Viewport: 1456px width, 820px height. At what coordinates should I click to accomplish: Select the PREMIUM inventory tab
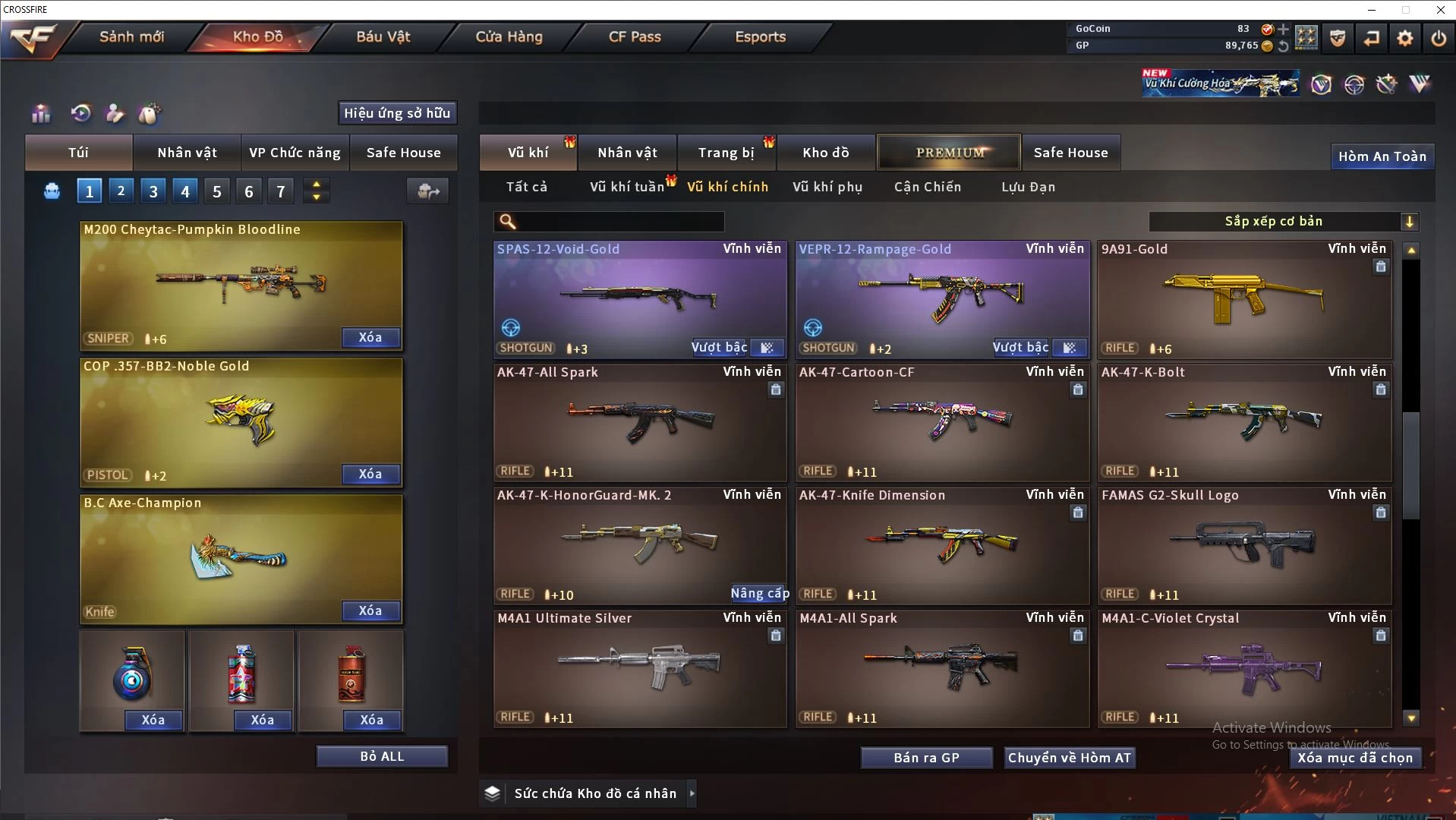tap(950, 153)
